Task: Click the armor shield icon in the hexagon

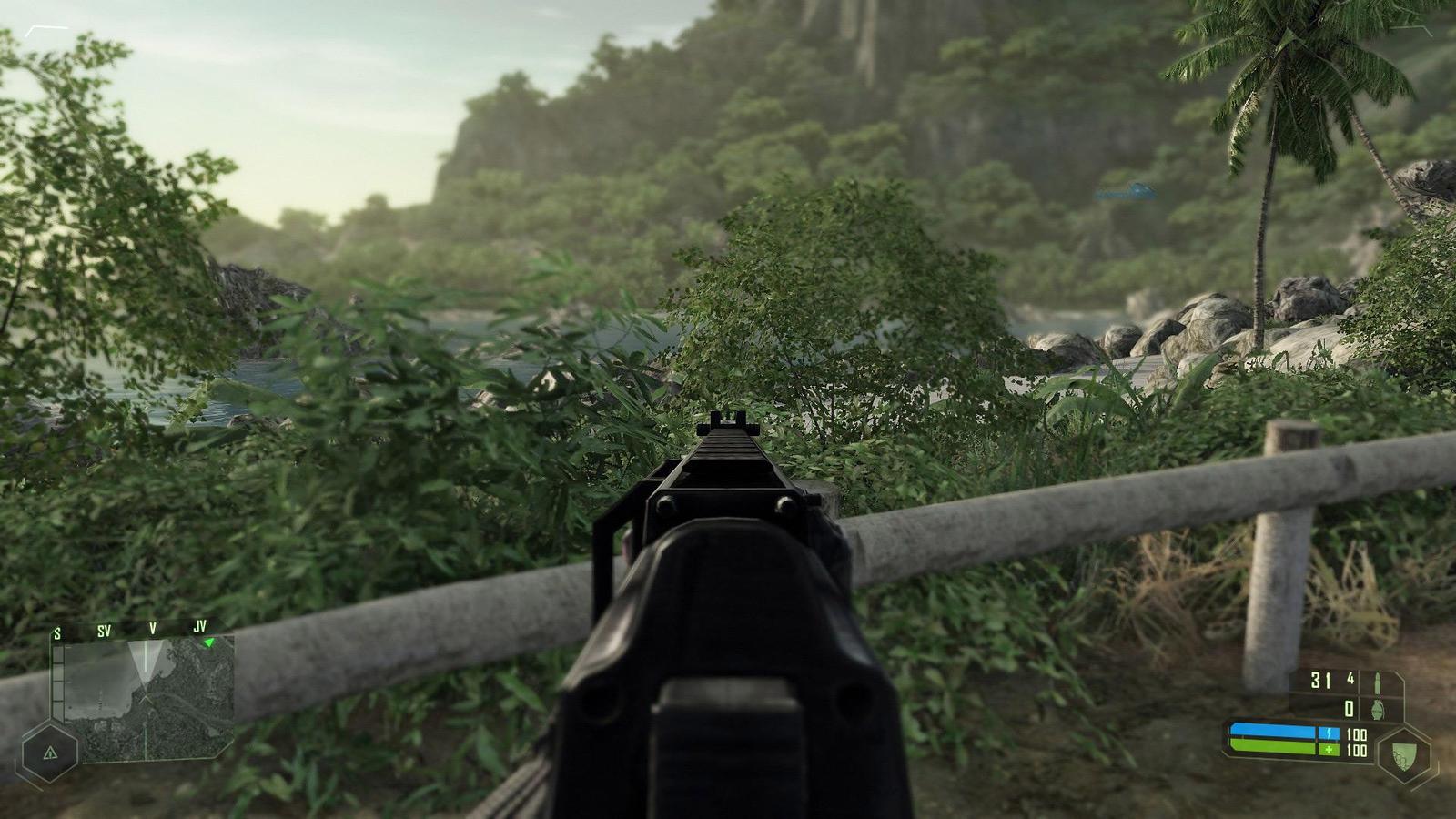Action: (1403, 753)
